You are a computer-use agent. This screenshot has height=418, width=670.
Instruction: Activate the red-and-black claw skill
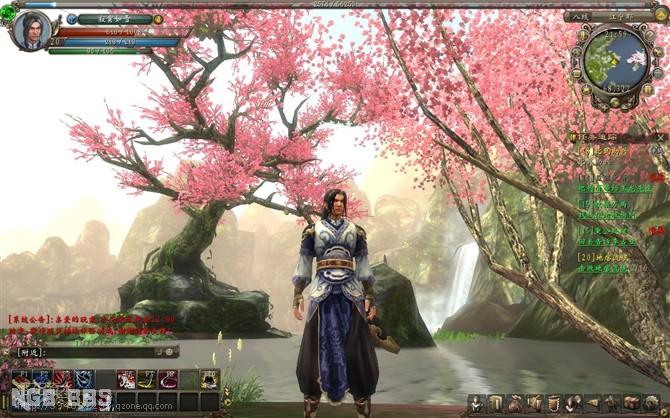pos(63,379)
